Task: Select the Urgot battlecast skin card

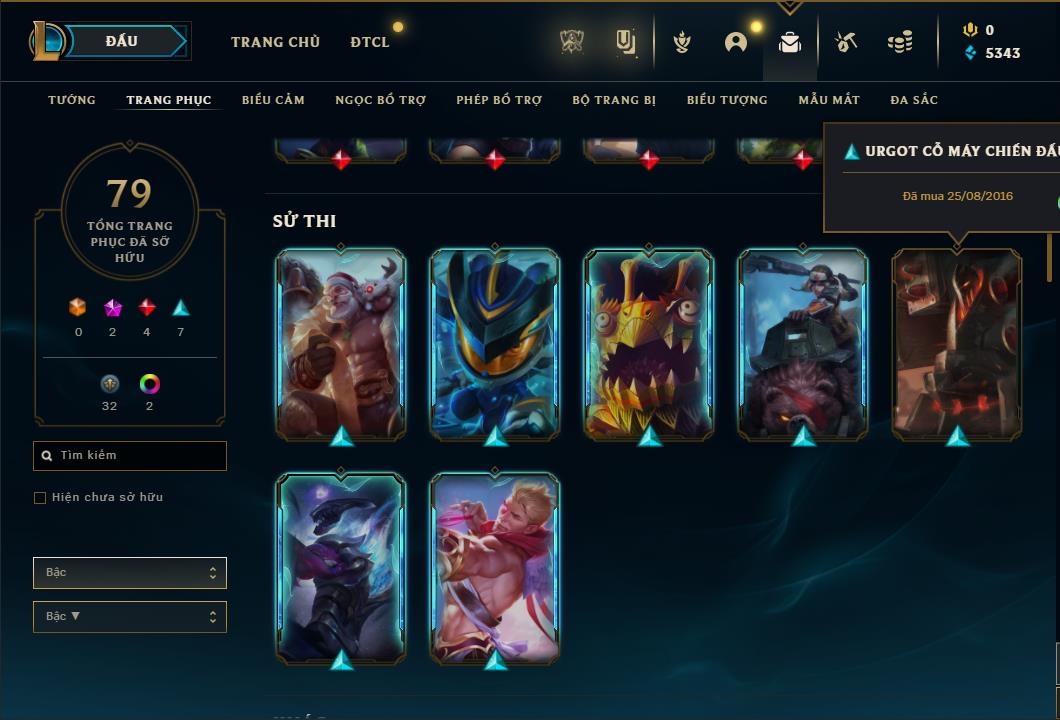Action: [957, 343]
